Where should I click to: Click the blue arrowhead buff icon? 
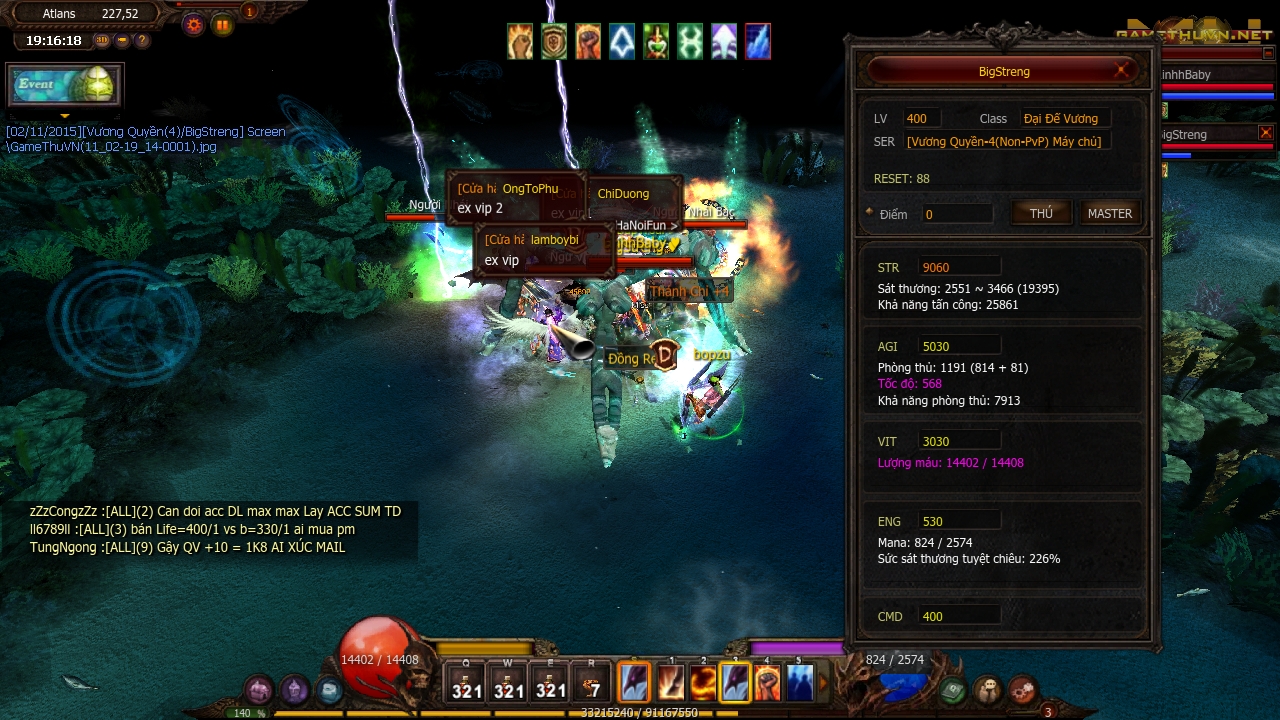[622, 42]
